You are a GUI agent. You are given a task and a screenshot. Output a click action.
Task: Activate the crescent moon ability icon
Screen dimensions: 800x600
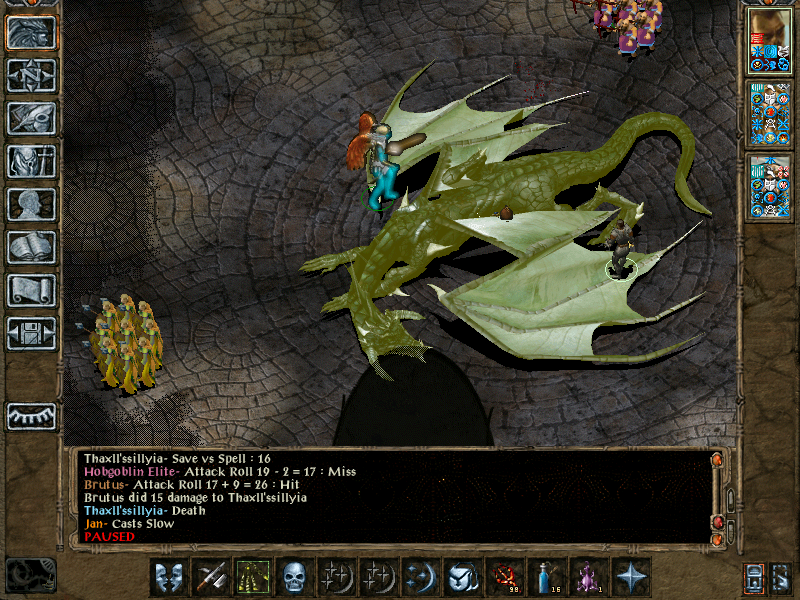(420, 576)
